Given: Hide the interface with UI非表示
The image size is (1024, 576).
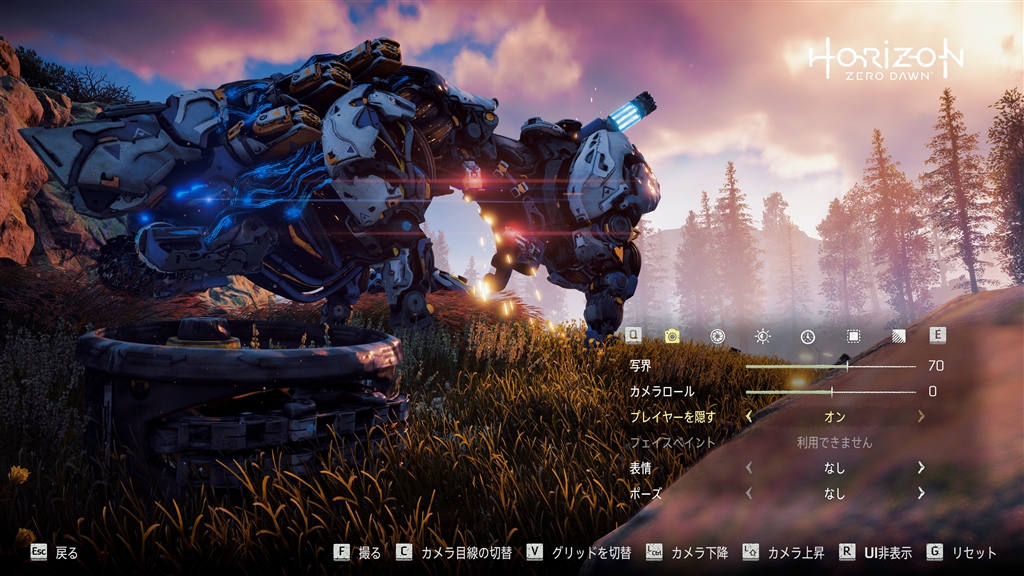Looking at the screenshot, I should click(875, 552).
